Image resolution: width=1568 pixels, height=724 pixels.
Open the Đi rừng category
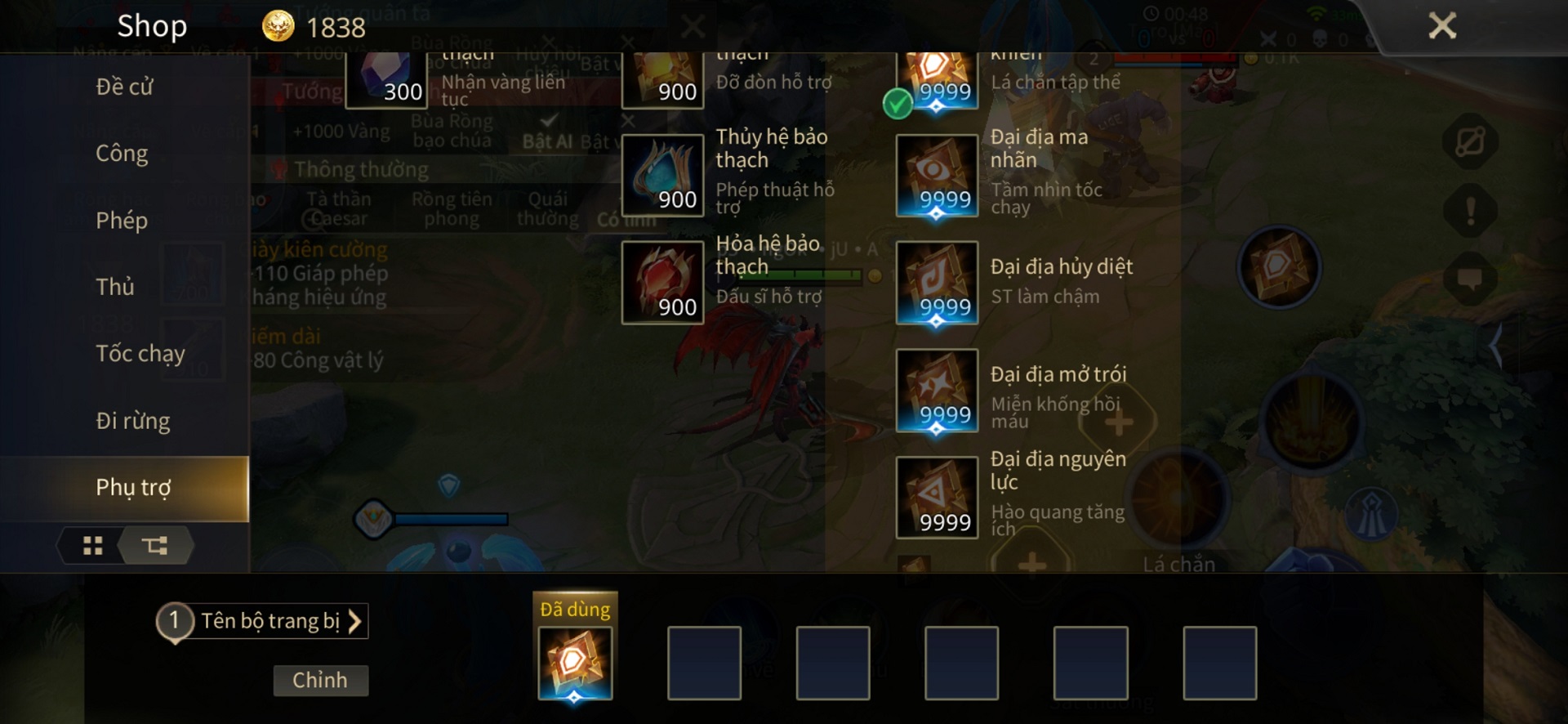[133, 421]
